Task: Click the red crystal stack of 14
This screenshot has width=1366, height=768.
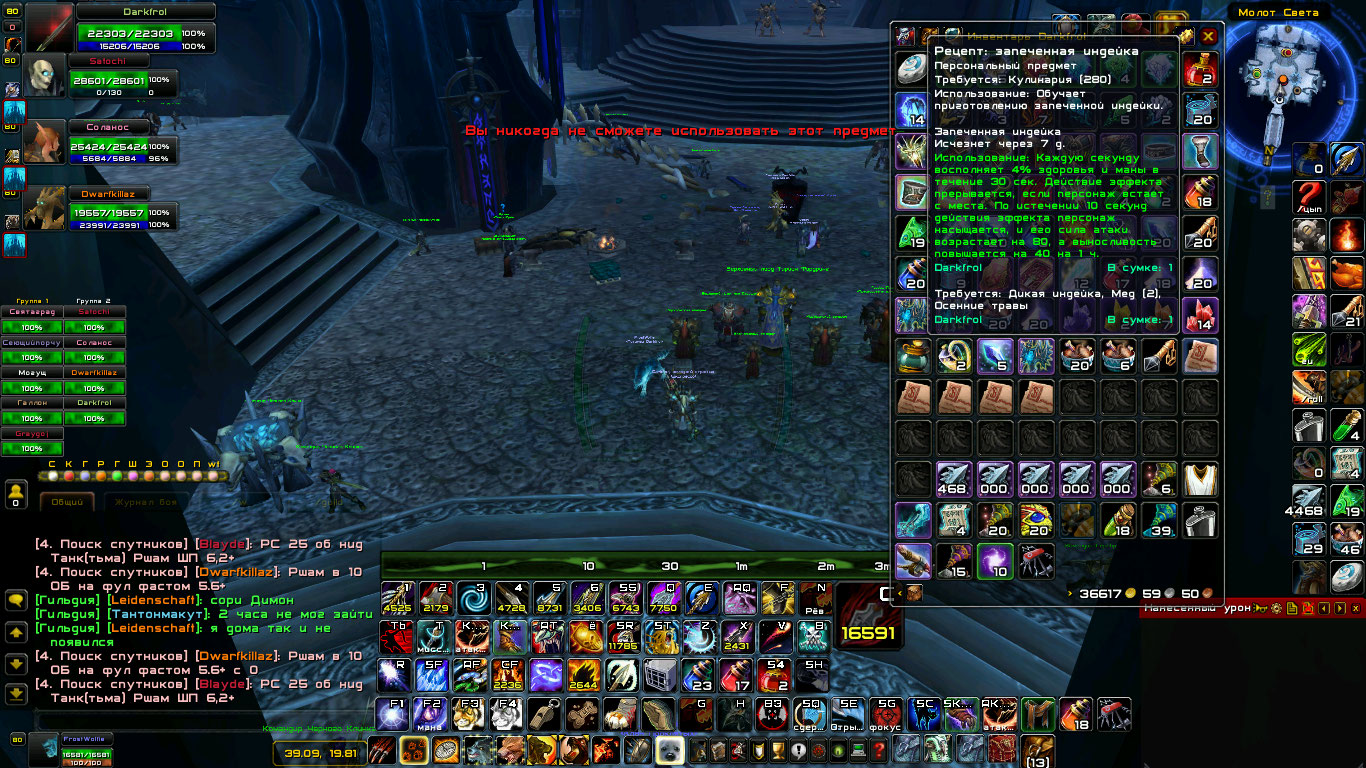Action: 1200,314
